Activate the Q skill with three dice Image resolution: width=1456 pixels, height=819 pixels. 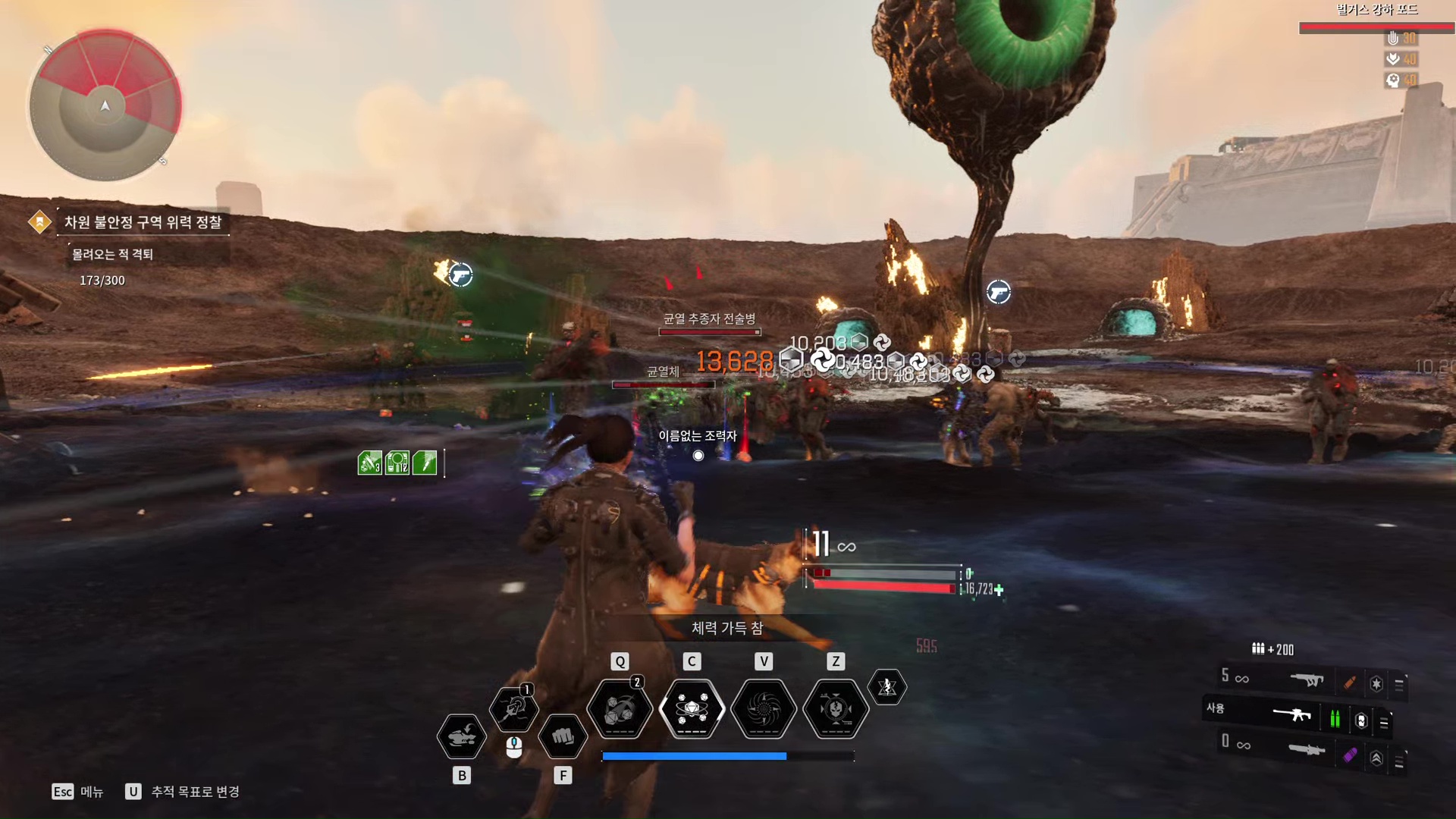click(x=620, y=710)
